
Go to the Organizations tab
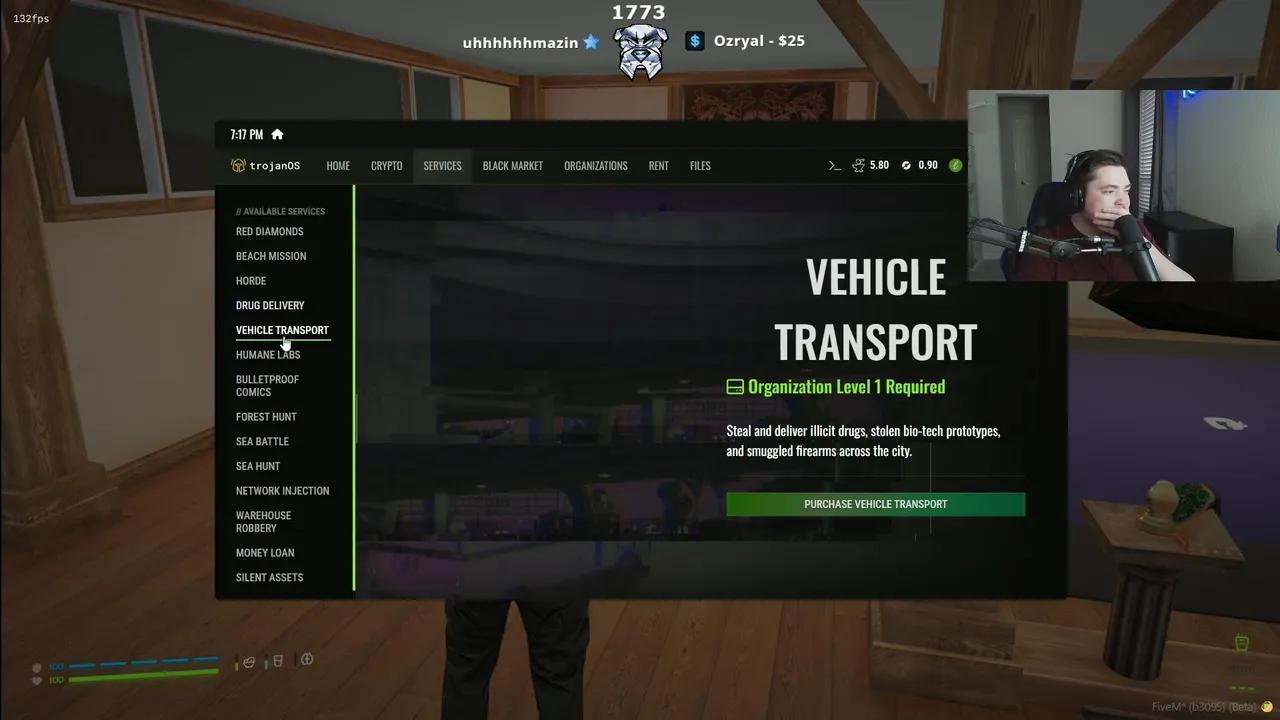point(595,166)
